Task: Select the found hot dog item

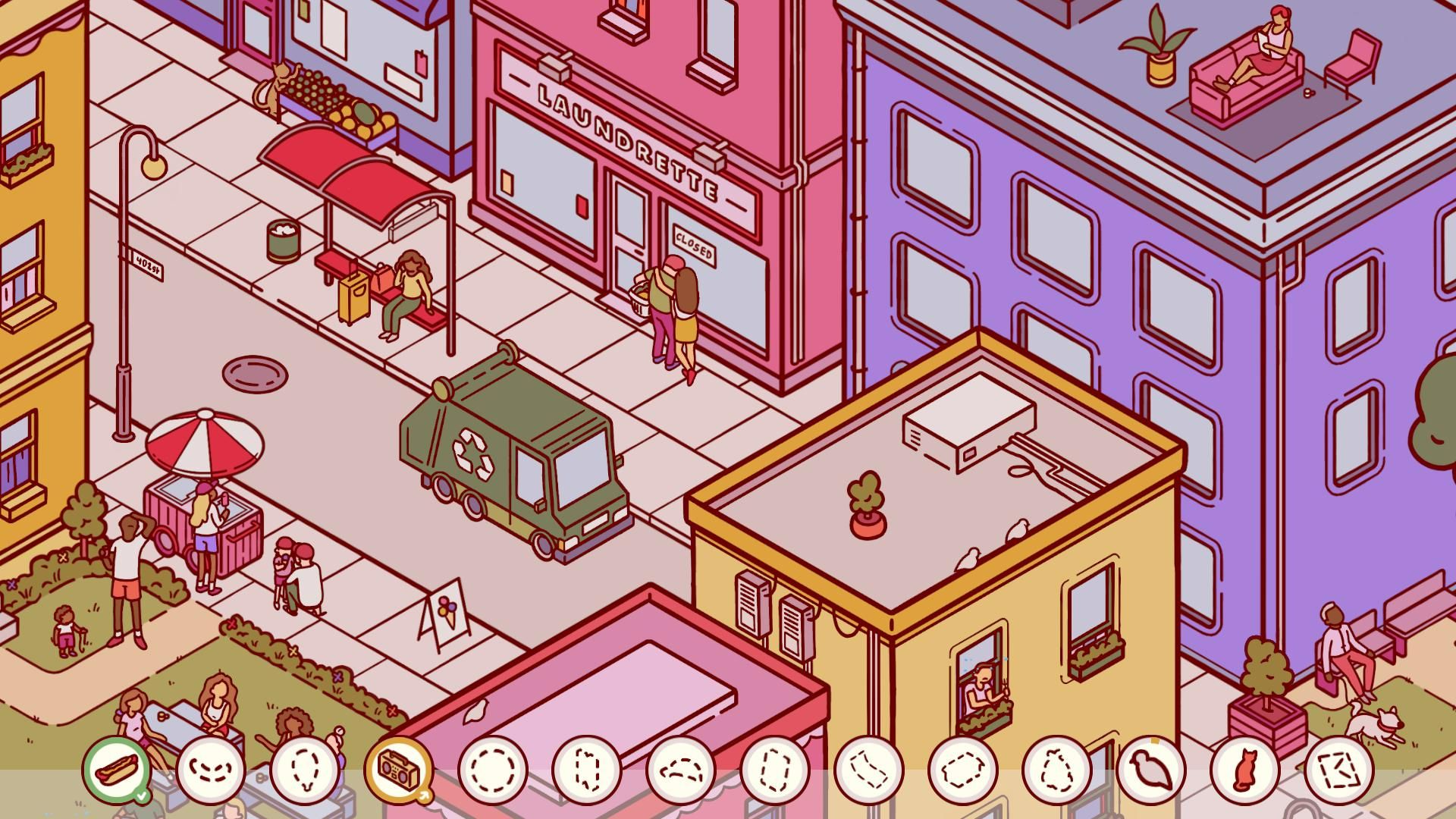Action: pyautogui.click(x=117, y=770)
